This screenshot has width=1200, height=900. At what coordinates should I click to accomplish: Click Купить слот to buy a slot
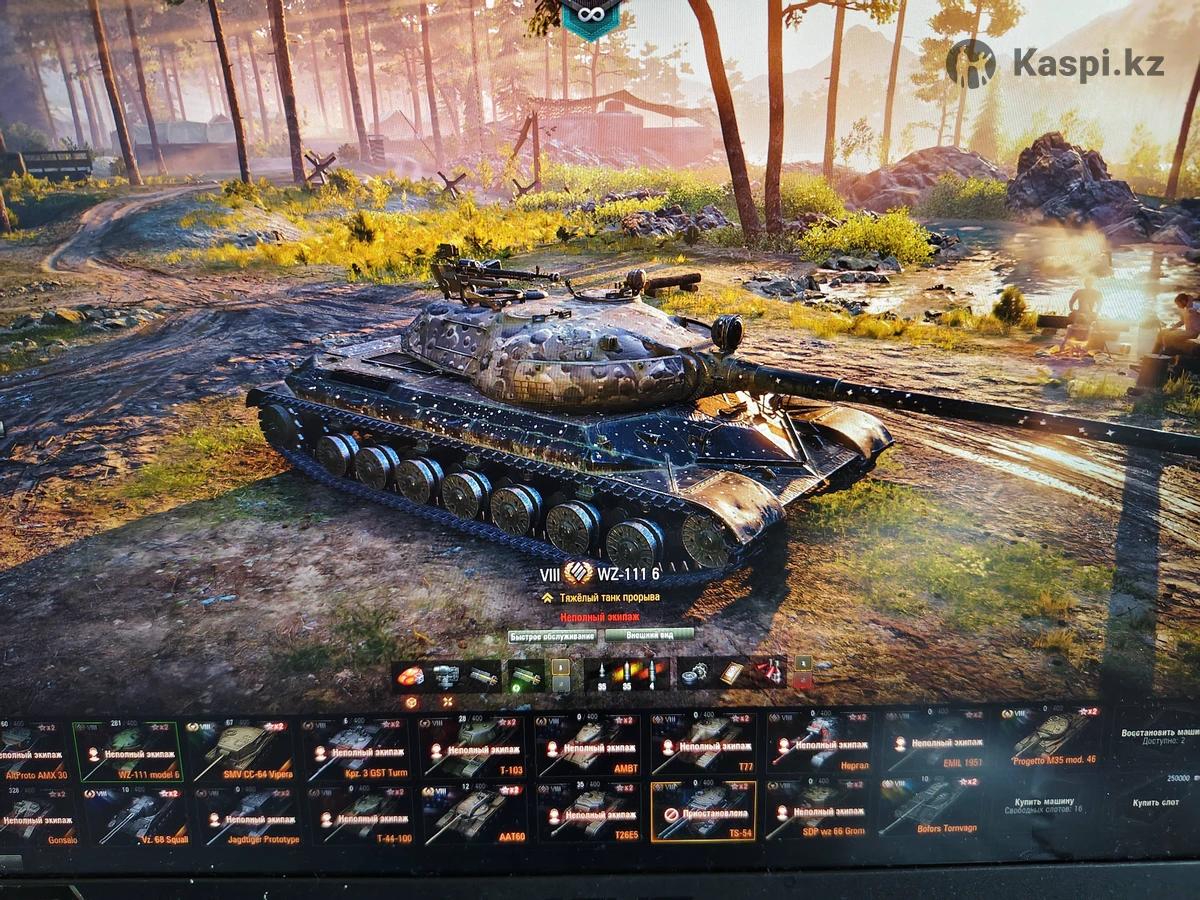(1157, 803)
